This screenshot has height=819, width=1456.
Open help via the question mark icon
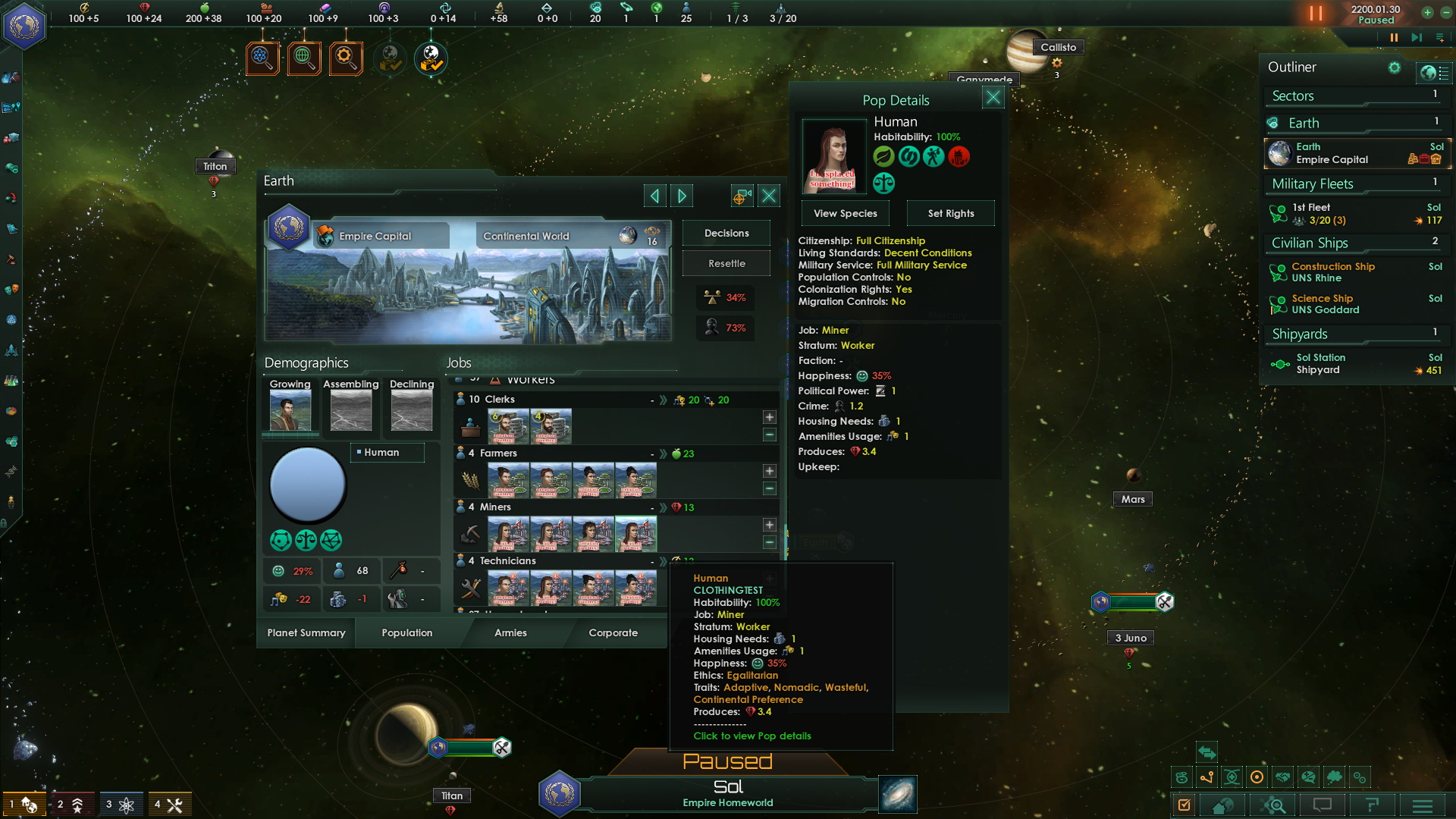click(x=1372, y=805)
